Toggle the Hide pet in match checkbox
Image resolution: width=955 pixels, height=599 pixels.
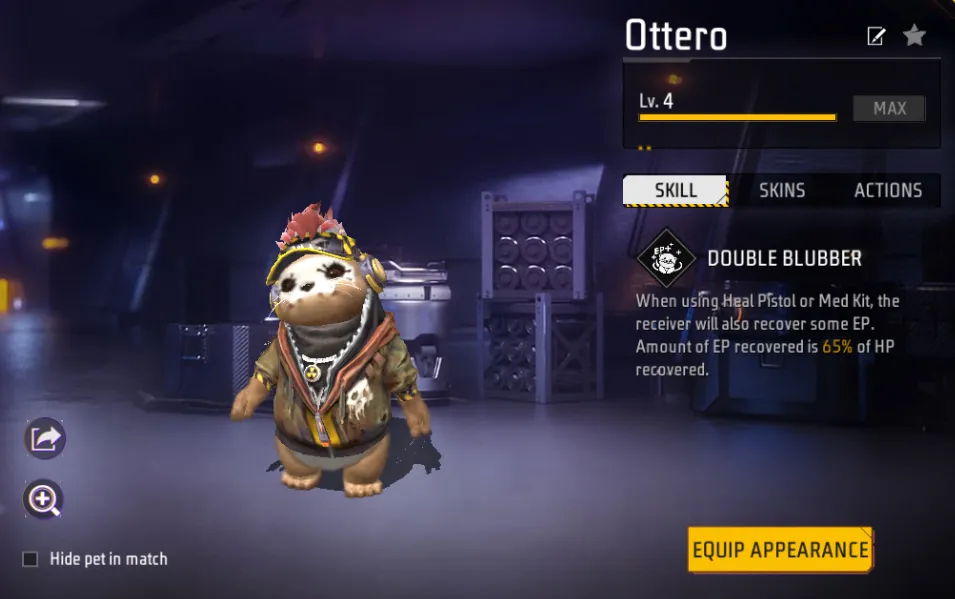click(30, 559)
